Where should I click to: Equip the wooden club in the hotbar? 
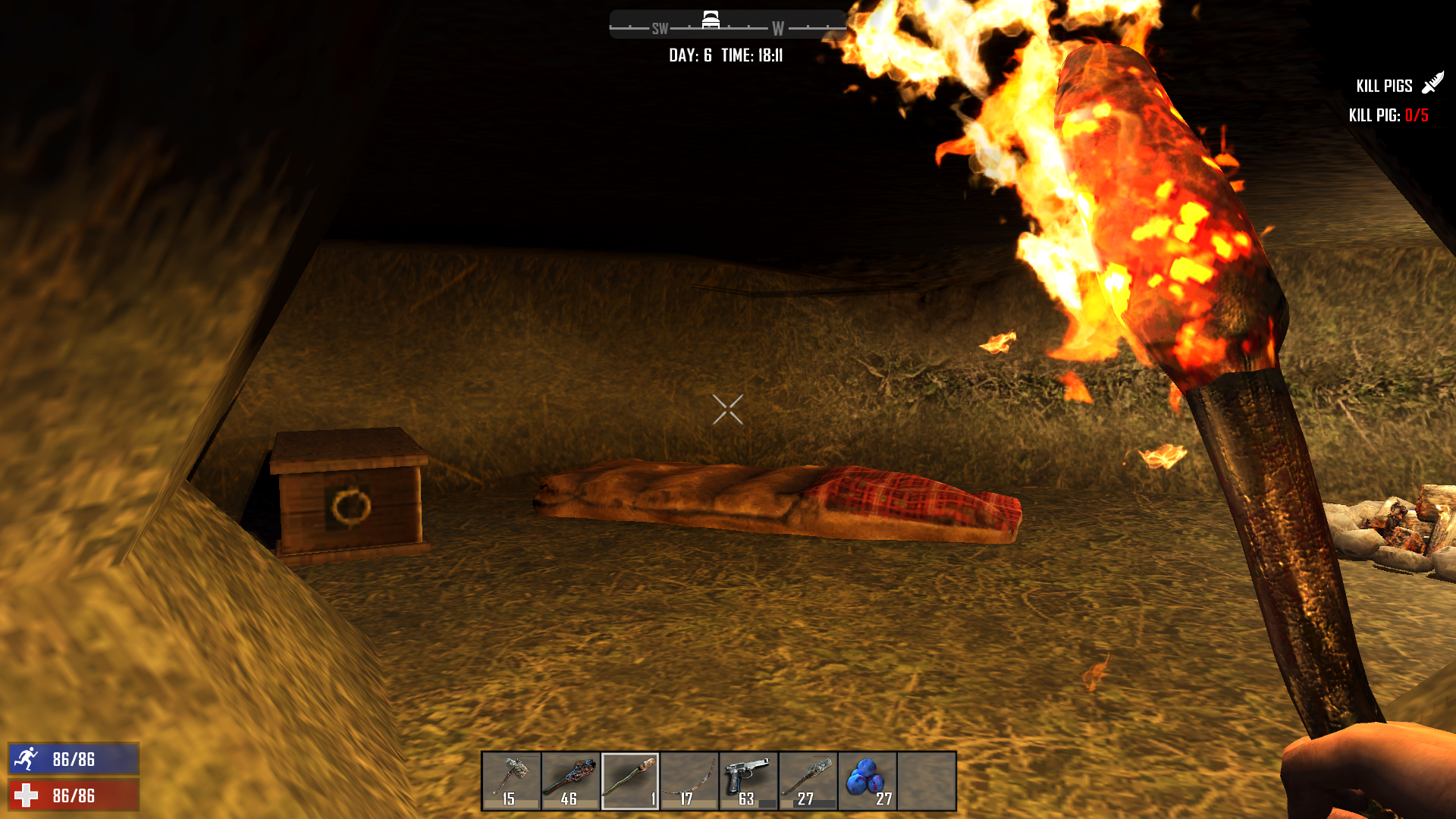(x=571, y=781)
